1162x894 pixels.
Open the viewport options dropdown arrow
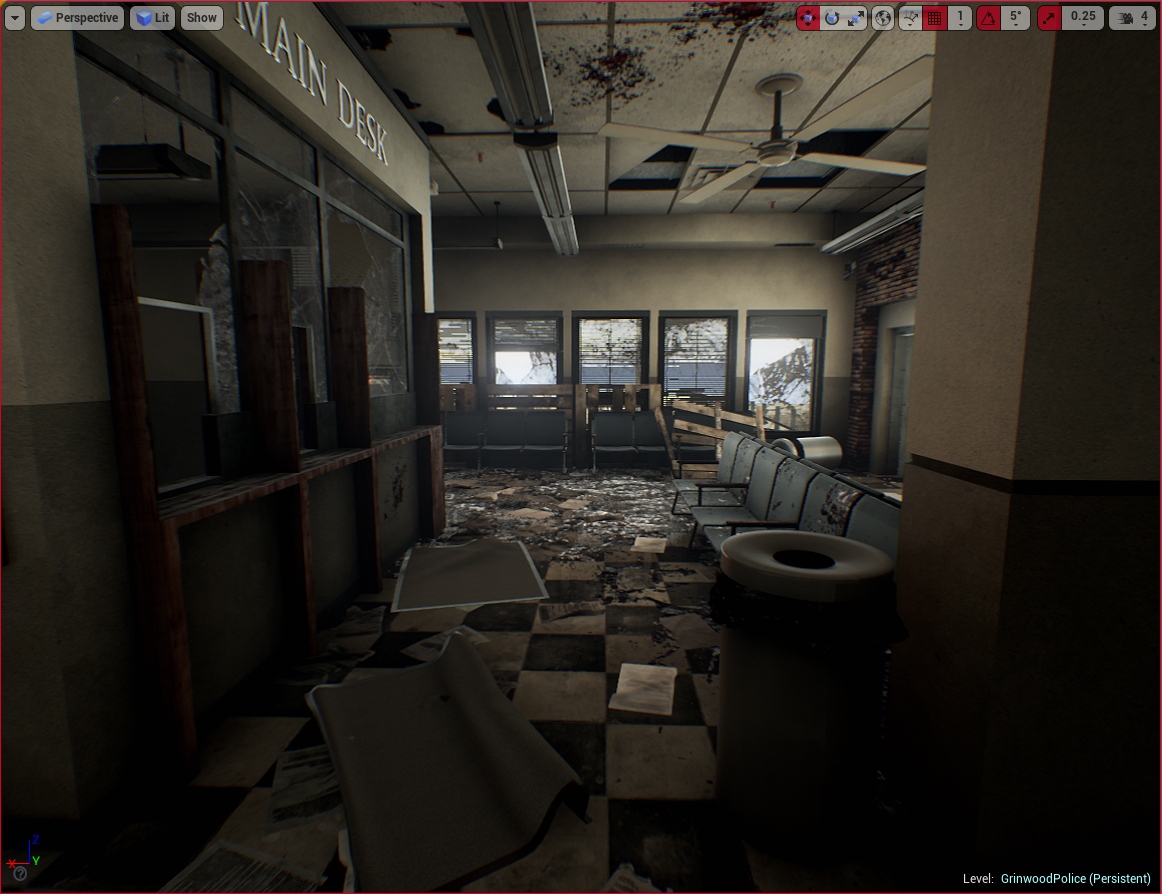tap(15, 18)
